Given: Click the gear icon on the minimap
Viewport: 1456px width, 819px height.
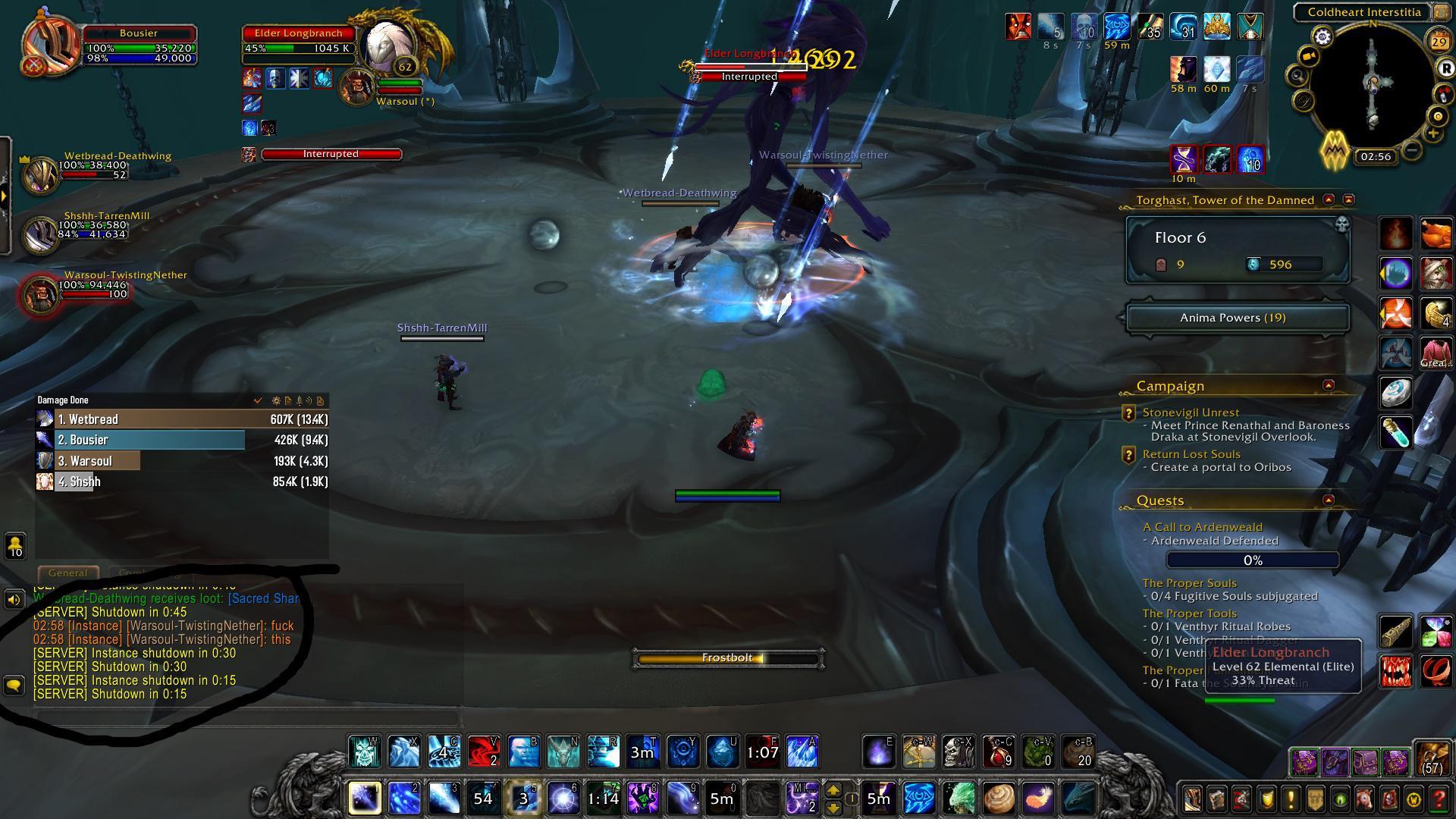Looking at the screenshot, I should tap(1323, 36).
